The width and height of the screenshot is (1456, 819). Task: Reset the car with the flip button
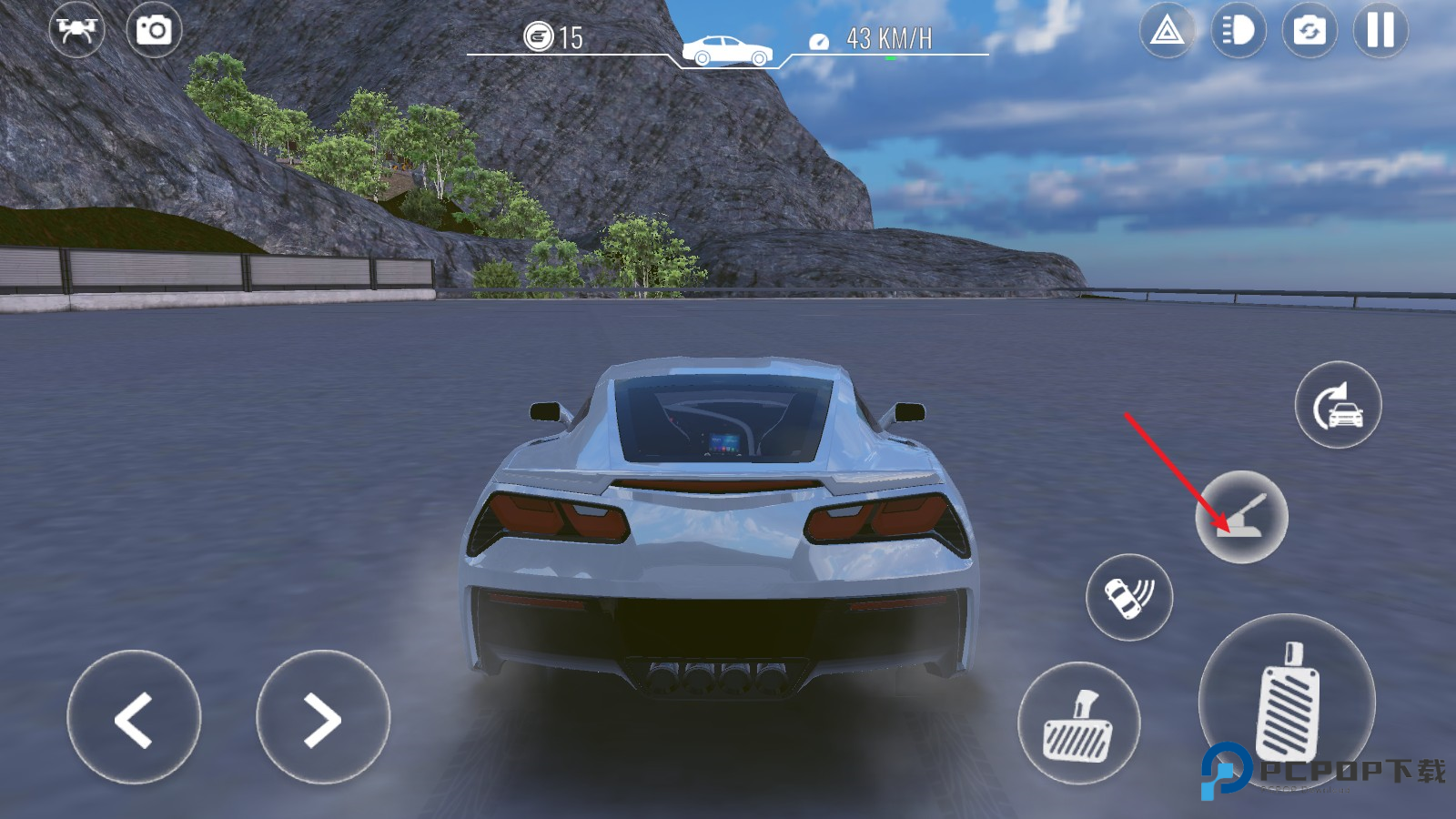pyautogui.click(x=1338, y=405)
